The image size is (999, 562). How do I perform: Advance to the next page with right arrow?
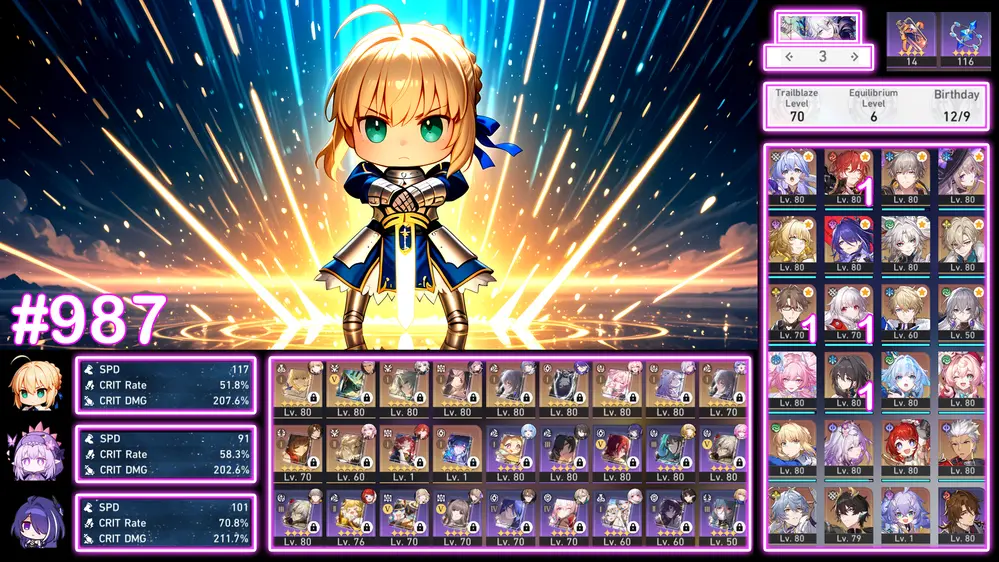point(855,57)
